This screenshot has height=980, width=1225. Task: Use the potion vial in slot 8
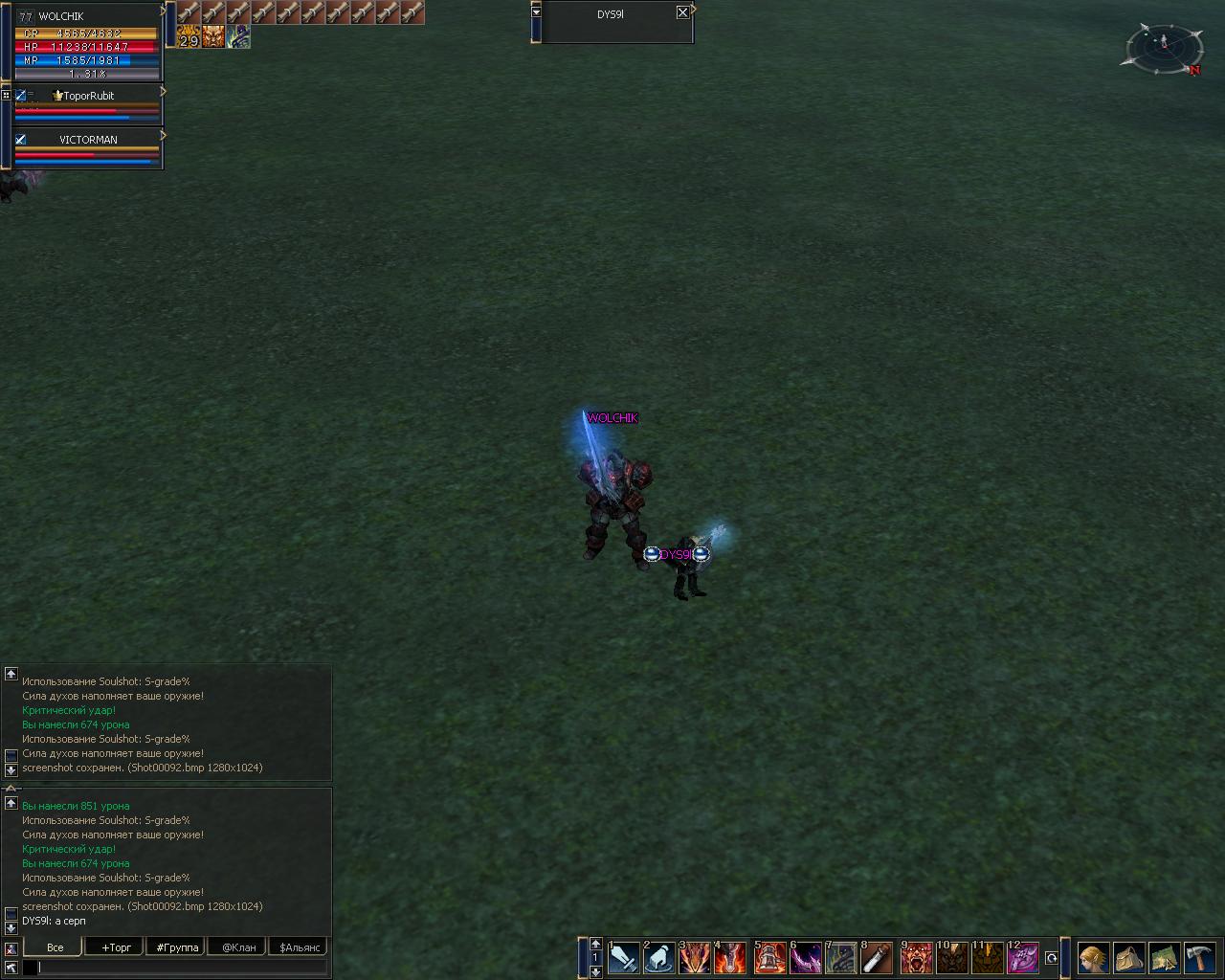(x=877, y=958)
